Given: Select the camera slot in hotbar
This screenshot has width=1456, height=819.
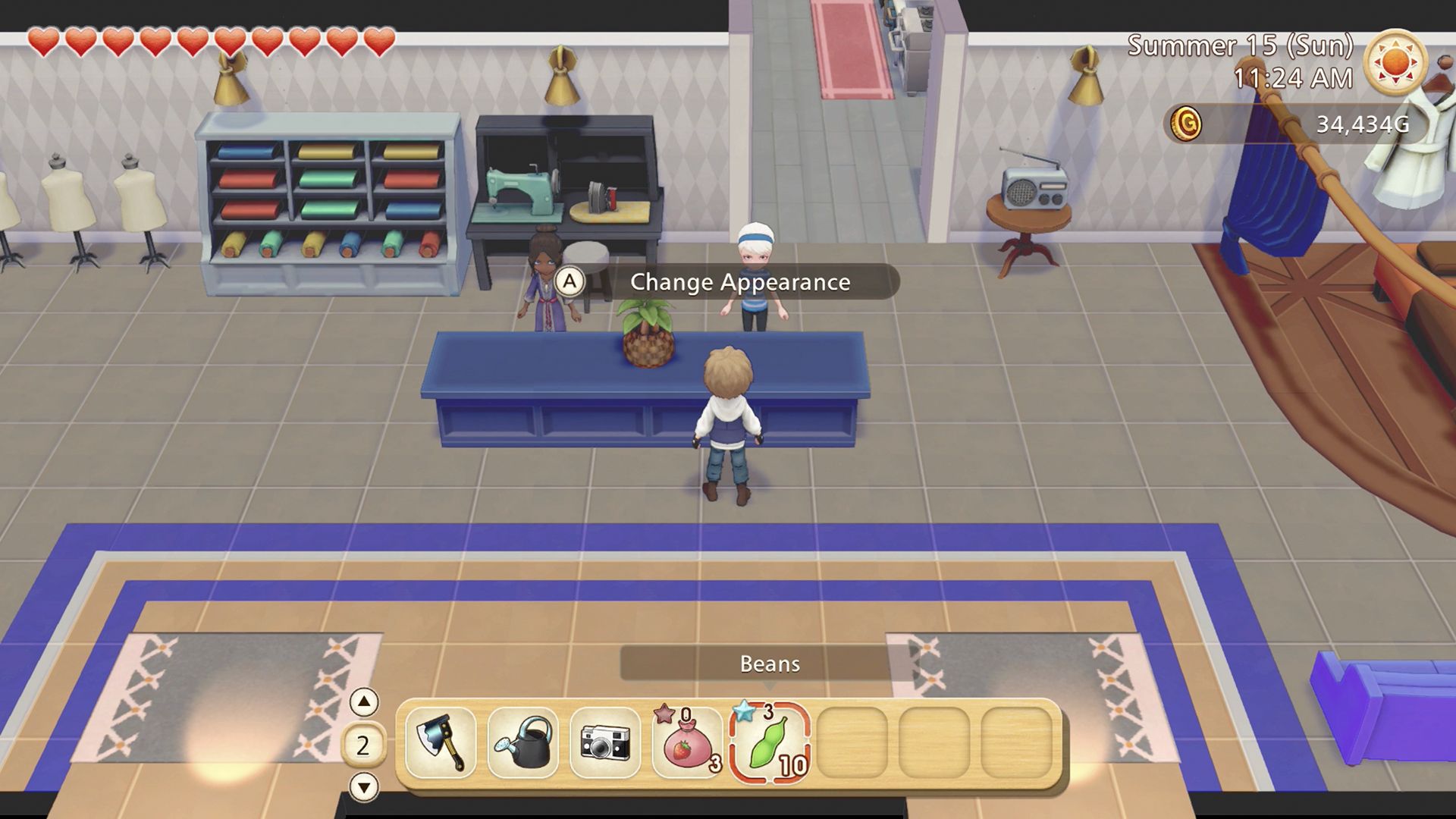Looking at the screenshot, I should [605, 742].
